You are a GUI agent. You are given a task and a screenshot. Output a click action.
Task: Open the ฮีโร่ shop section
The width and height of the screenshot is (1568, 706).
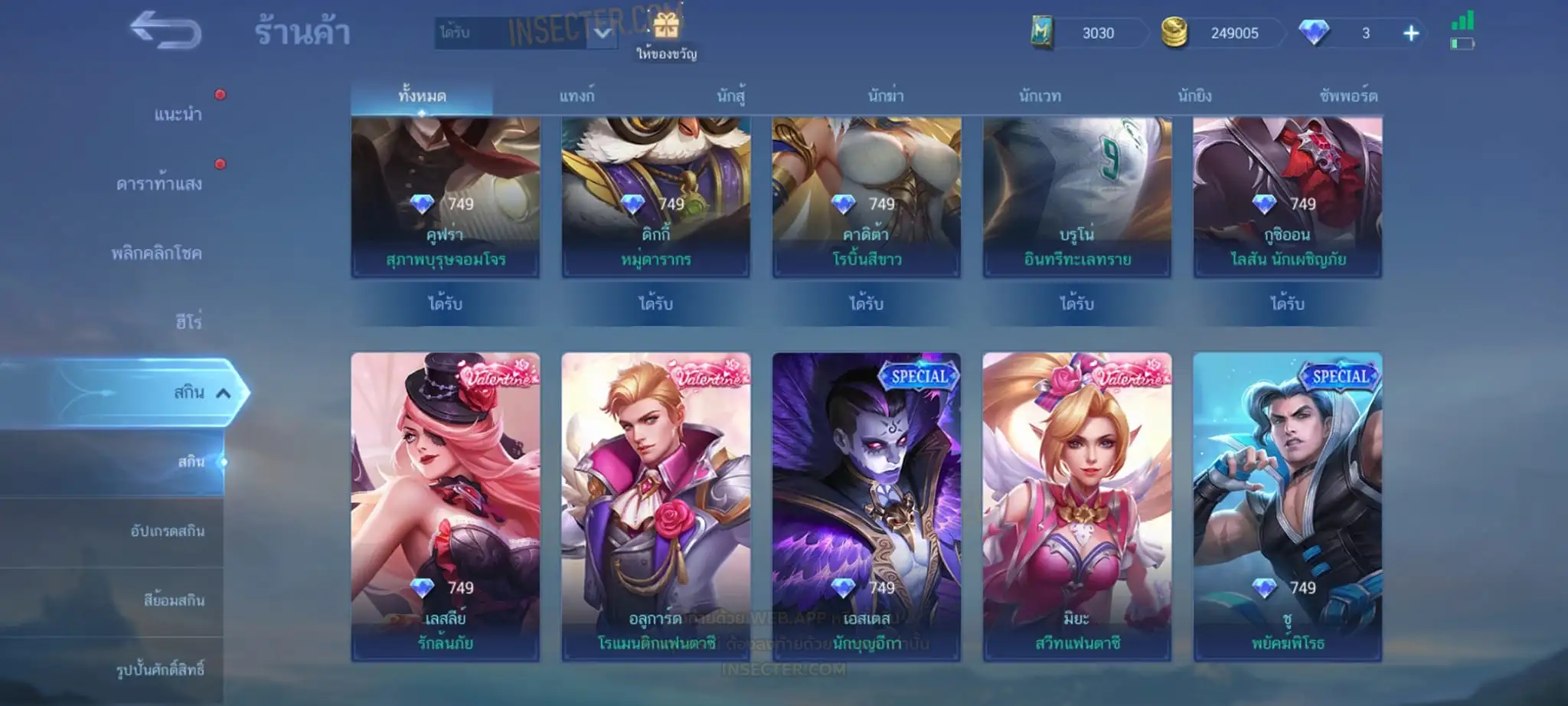click(x=188, y=322)
